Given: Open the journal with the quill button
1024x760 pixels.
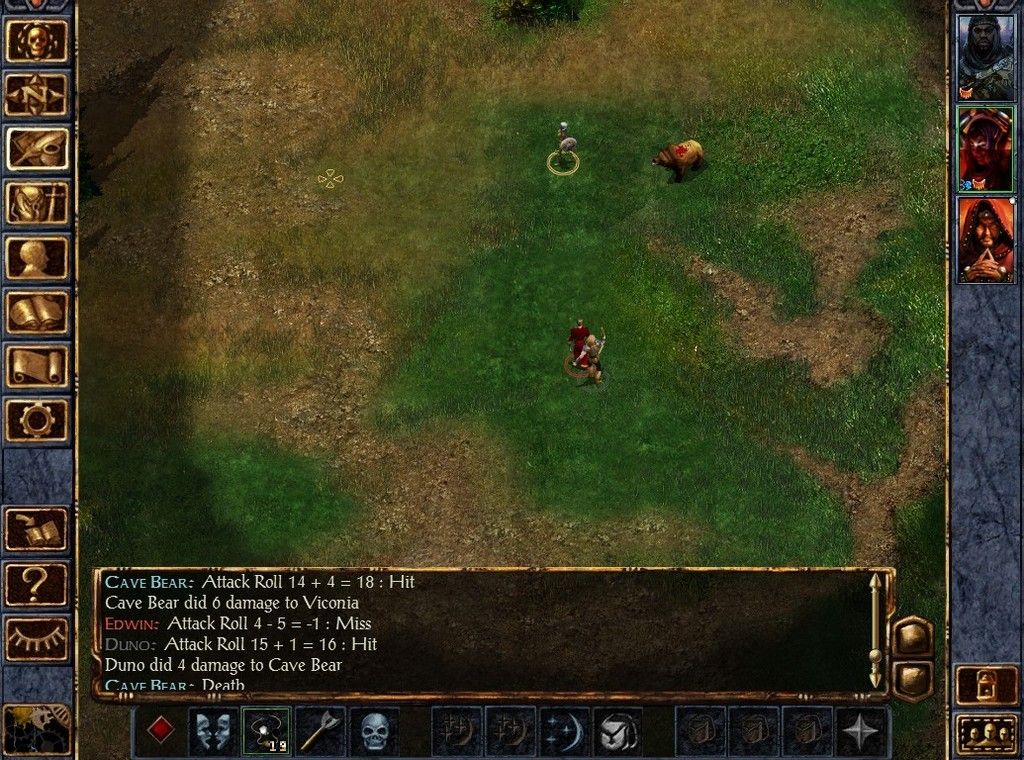Looking at the screenshot, I should [38, 149].
